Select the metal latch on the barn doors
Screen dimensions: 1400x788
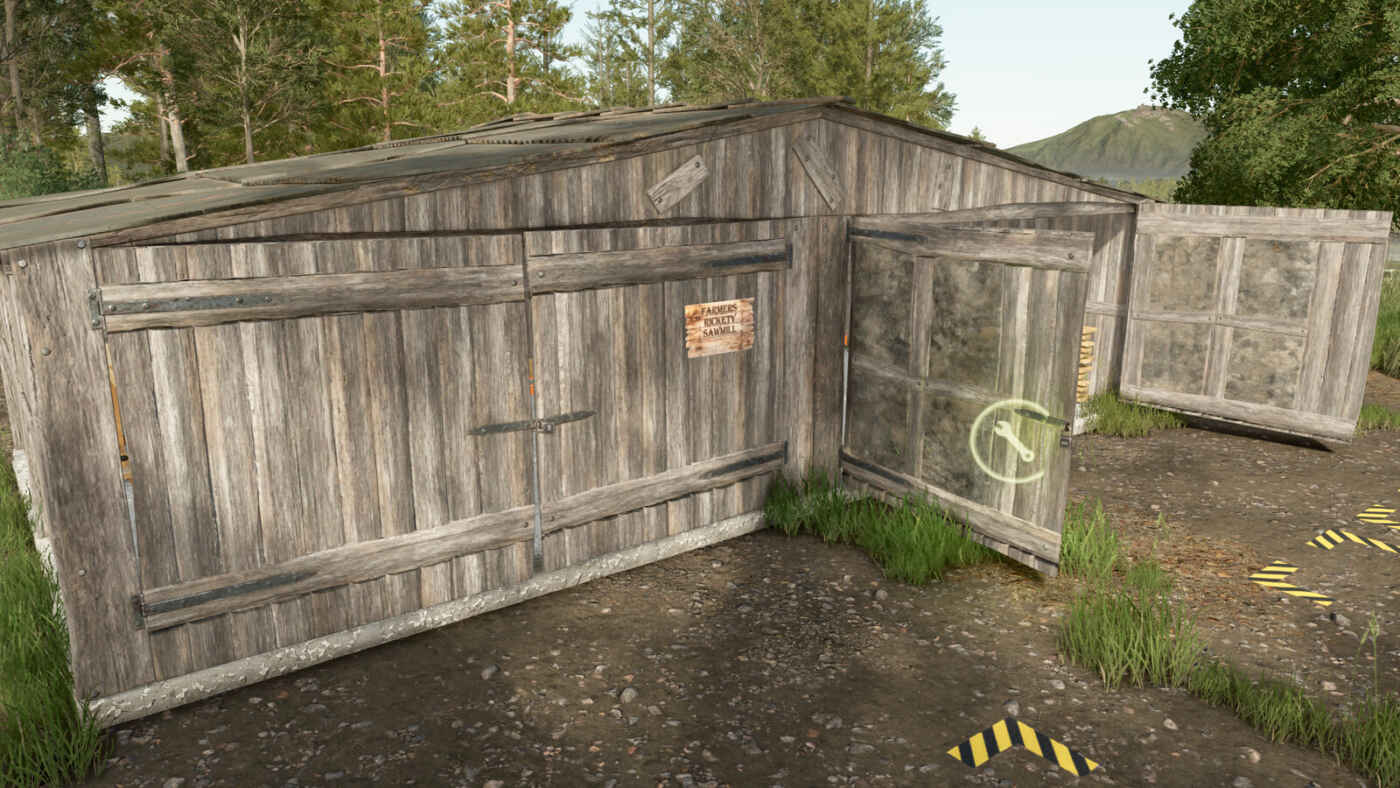tap(540, 426)
